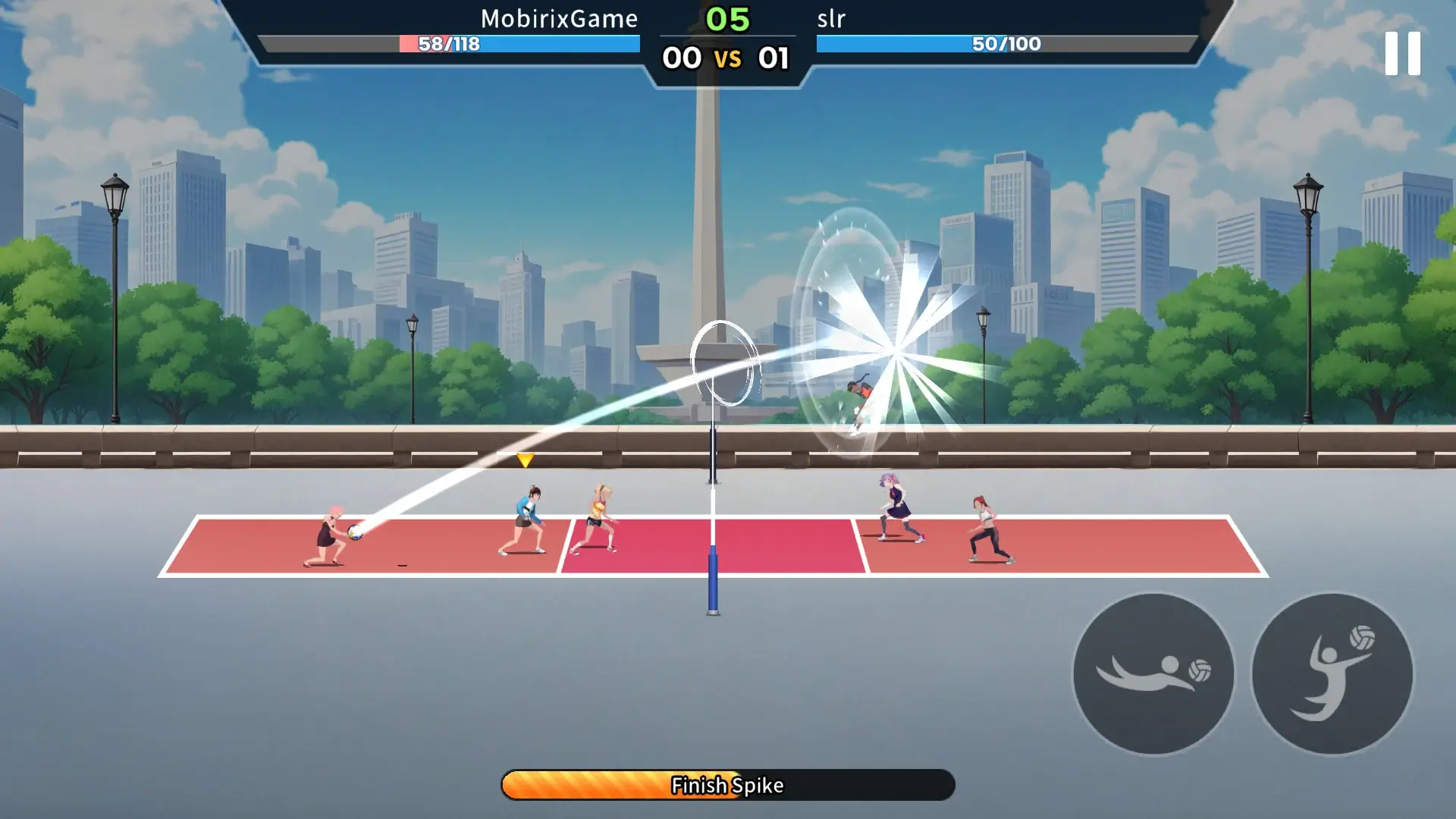Select the pink-haired player receiving the ball
Image resolution: width=1456 pixels, height=819 pixels.
click(330, 531)
